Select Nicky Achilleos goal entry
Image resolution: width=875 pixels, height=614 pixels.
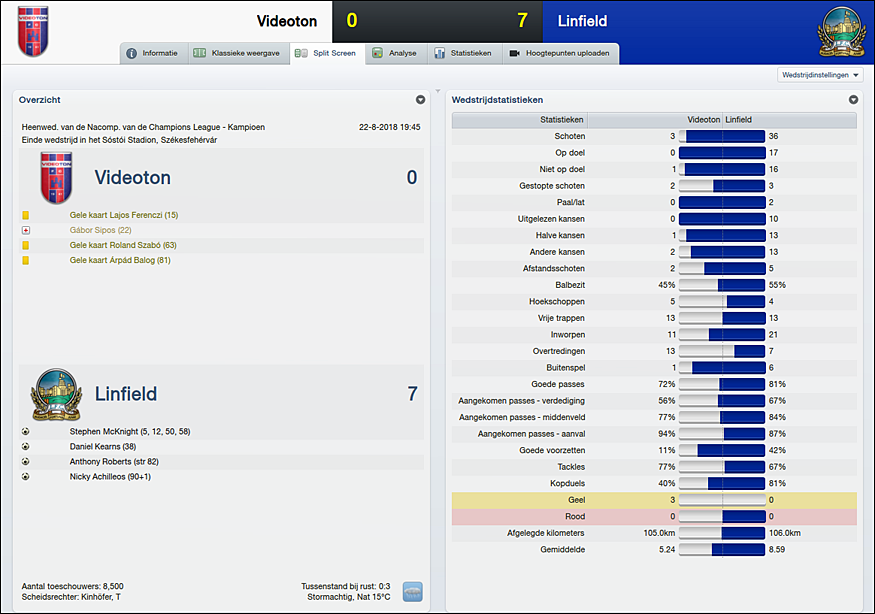coord(110,477)
